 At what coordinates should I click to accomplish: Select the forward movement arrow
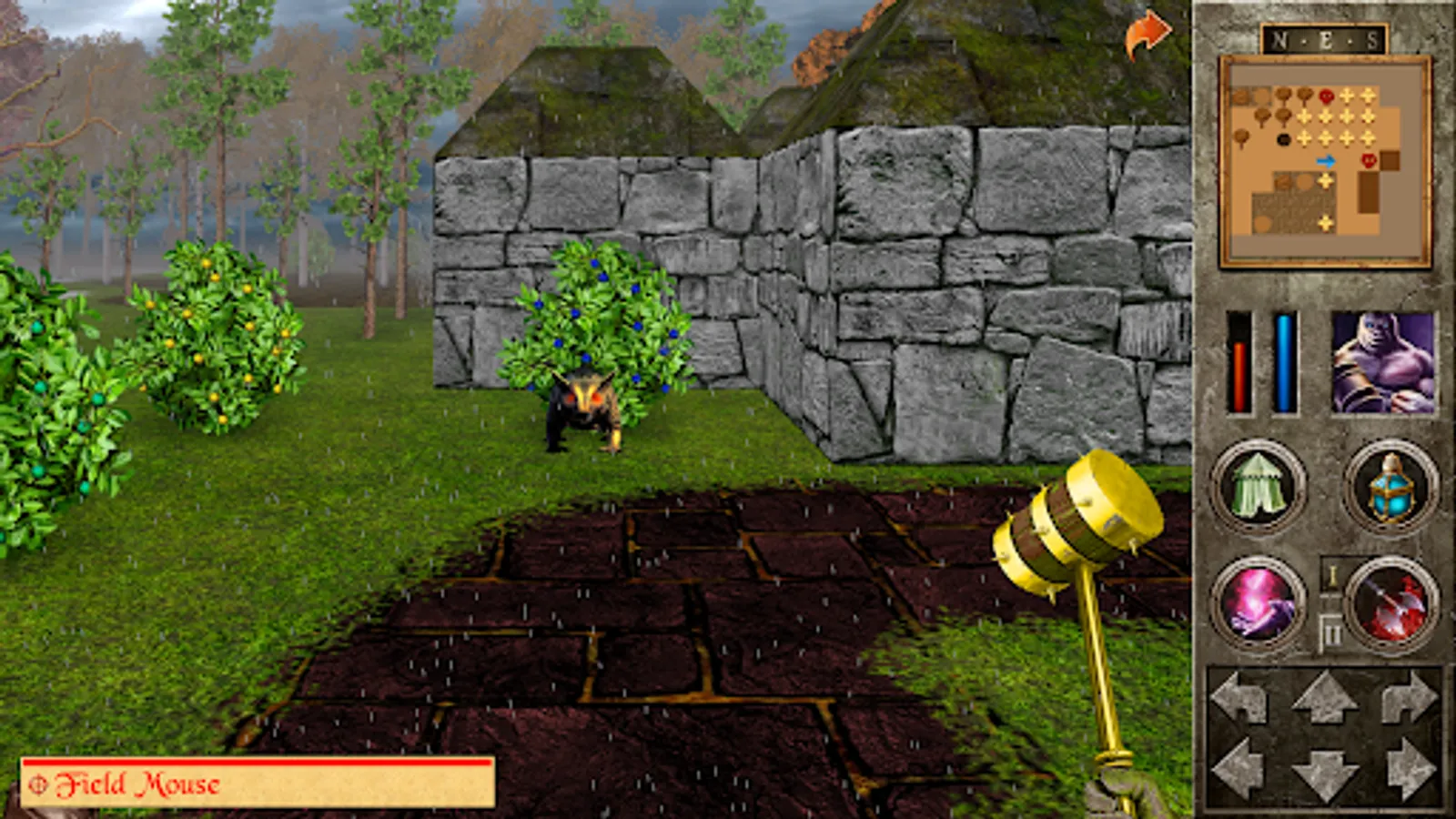click(1324, 695)
